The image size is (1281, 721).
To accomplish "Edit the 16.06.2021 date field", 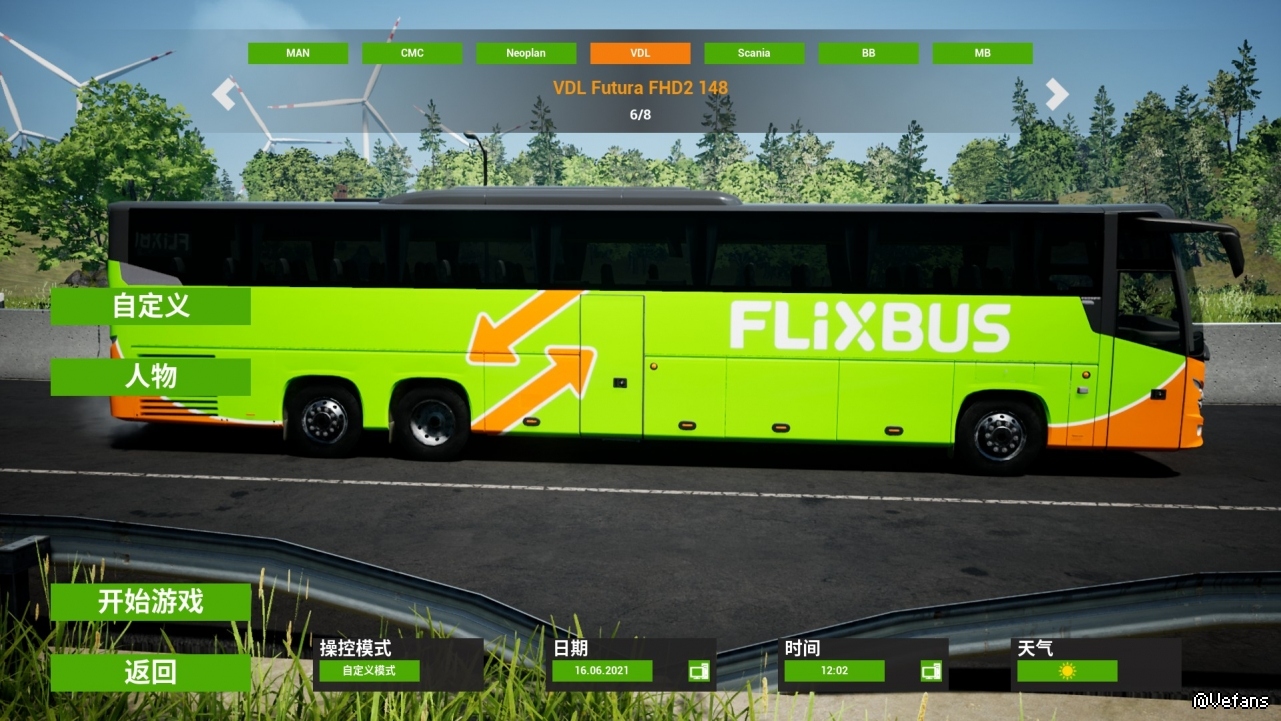I will 602,671.
